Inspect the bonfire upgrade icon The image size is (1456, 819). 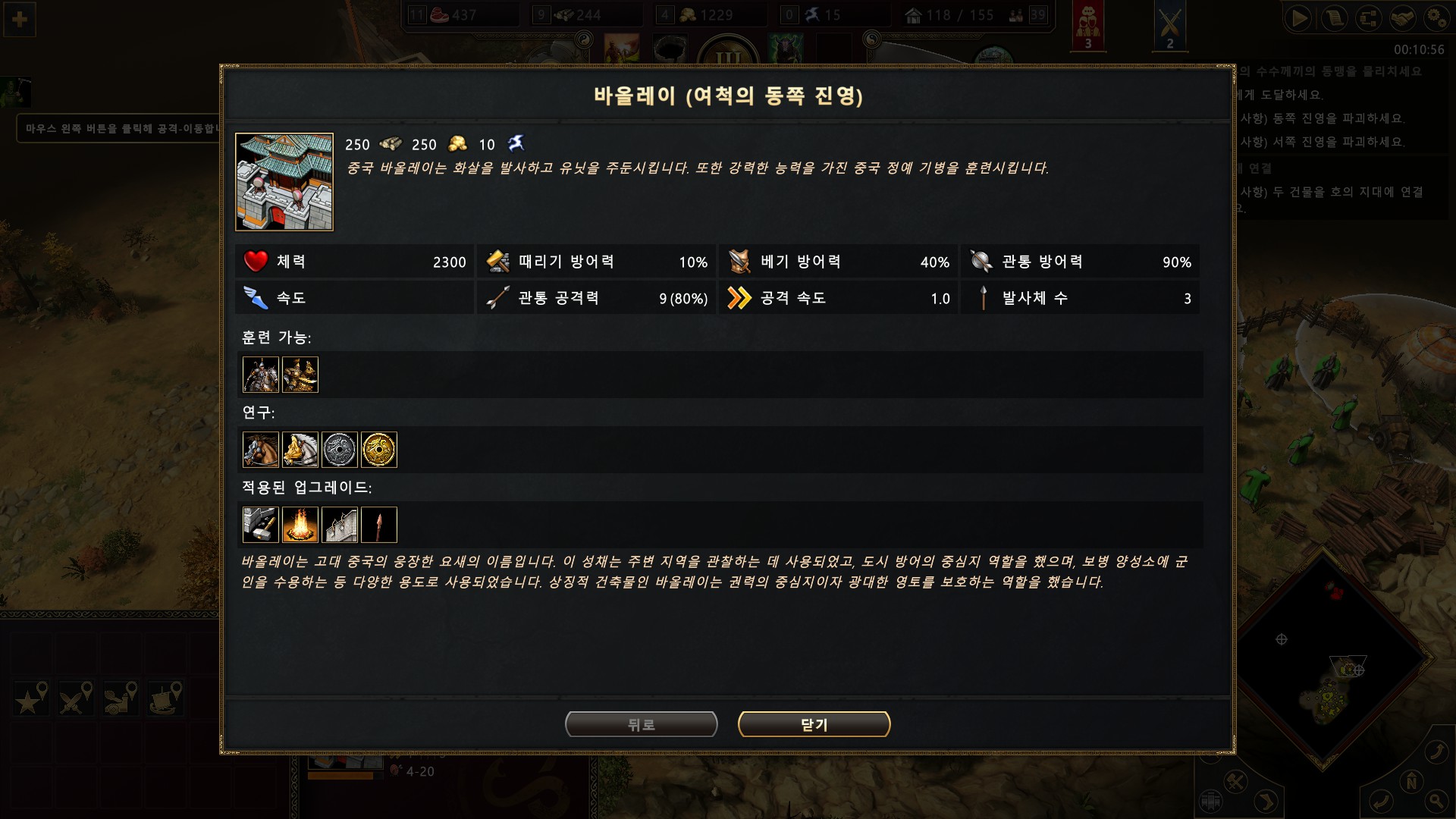300,525
